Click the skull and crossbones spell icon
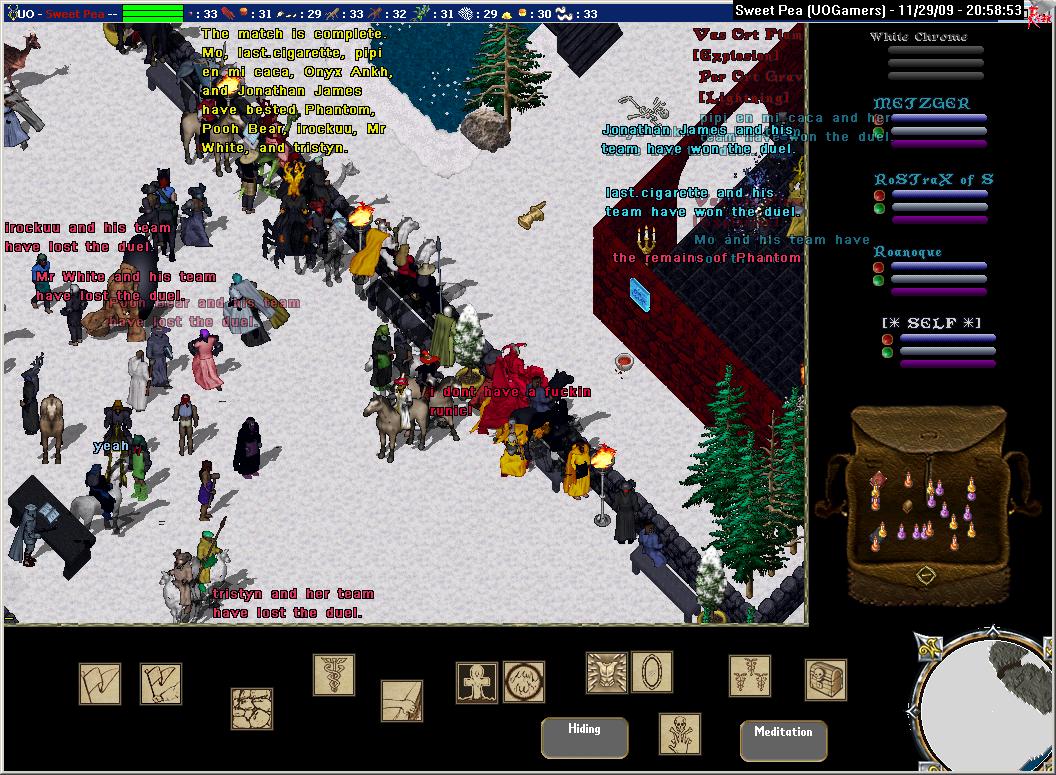This screenshot has height=775, width=1056. (680, 734)
